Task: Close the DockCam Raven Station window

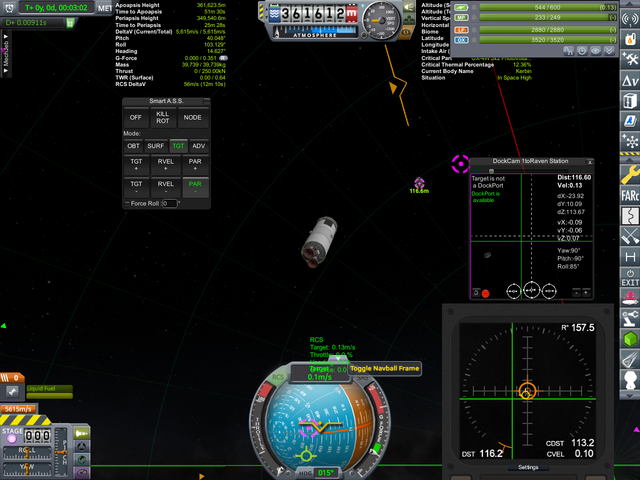Action: 589,161
